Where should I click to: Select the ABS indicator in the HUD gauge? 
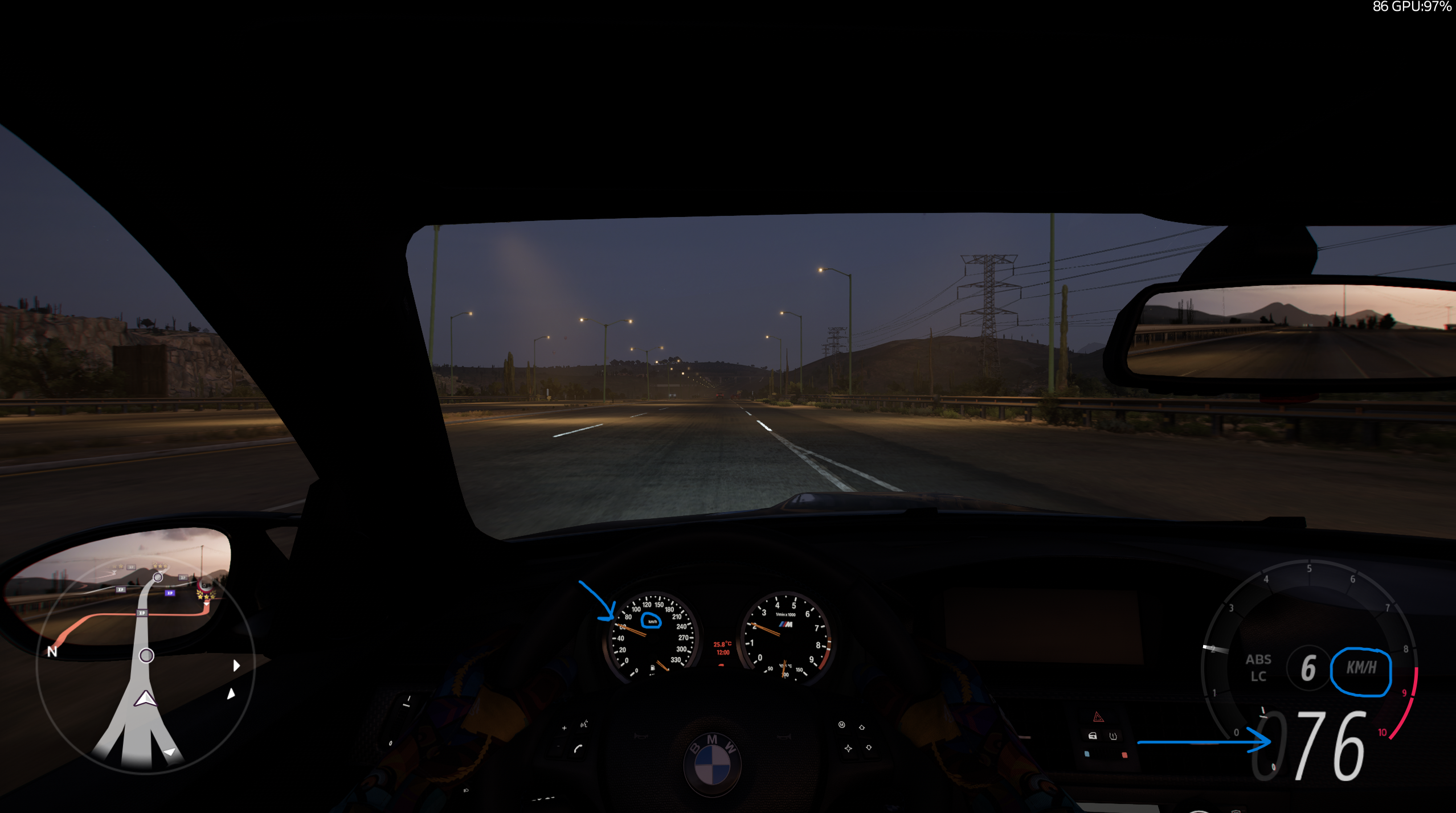(1259, 659)
